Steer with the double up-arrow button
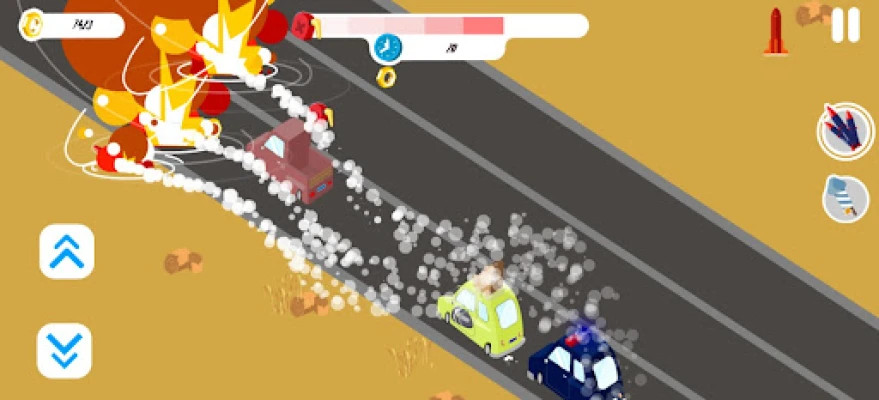 click(x=66, y=251)
